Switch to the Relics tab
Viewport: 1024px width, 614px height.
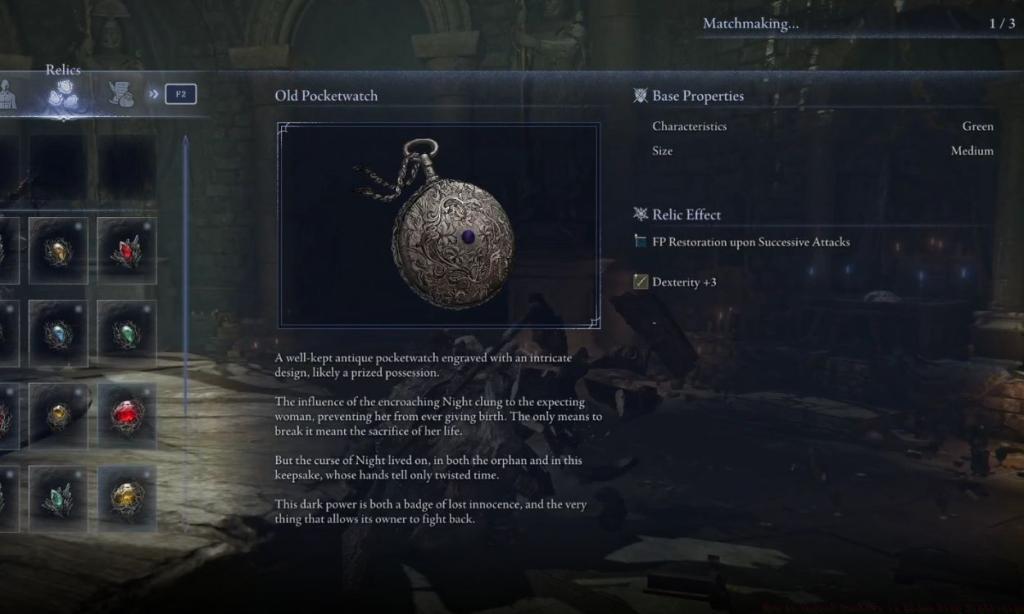(x=63, y=94)
